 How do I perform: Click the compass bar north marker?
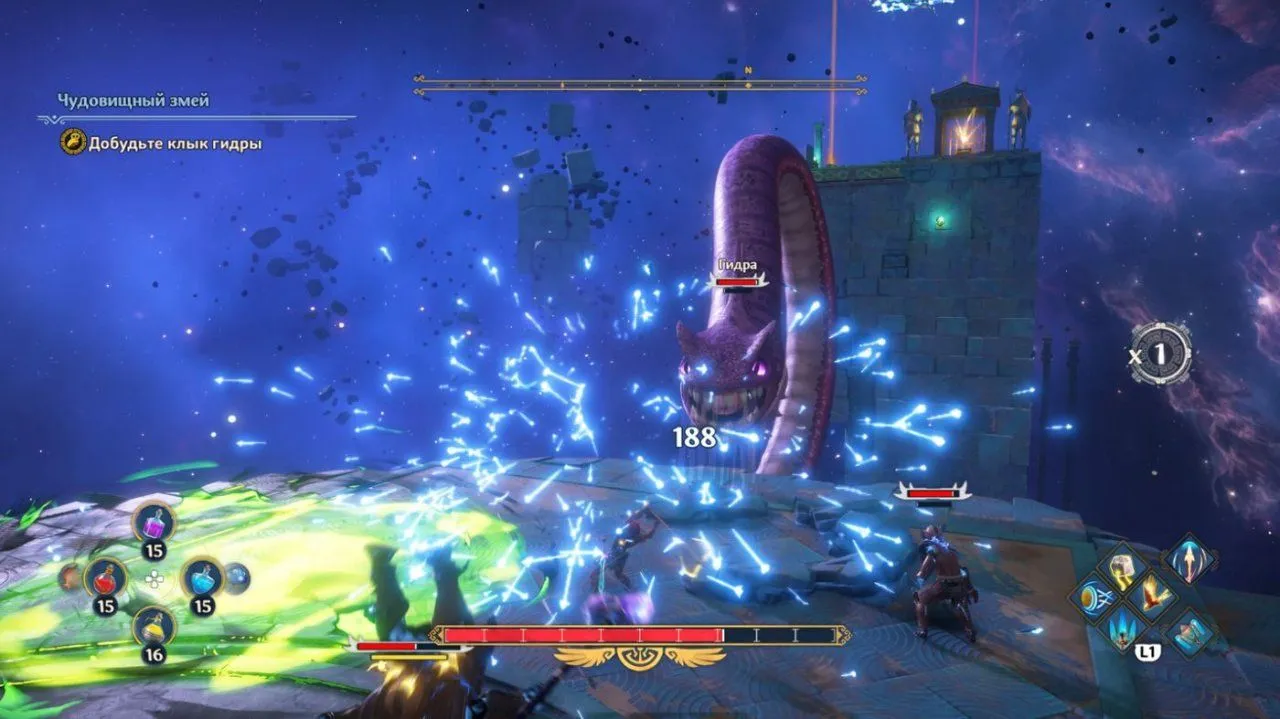pos(747,72)
